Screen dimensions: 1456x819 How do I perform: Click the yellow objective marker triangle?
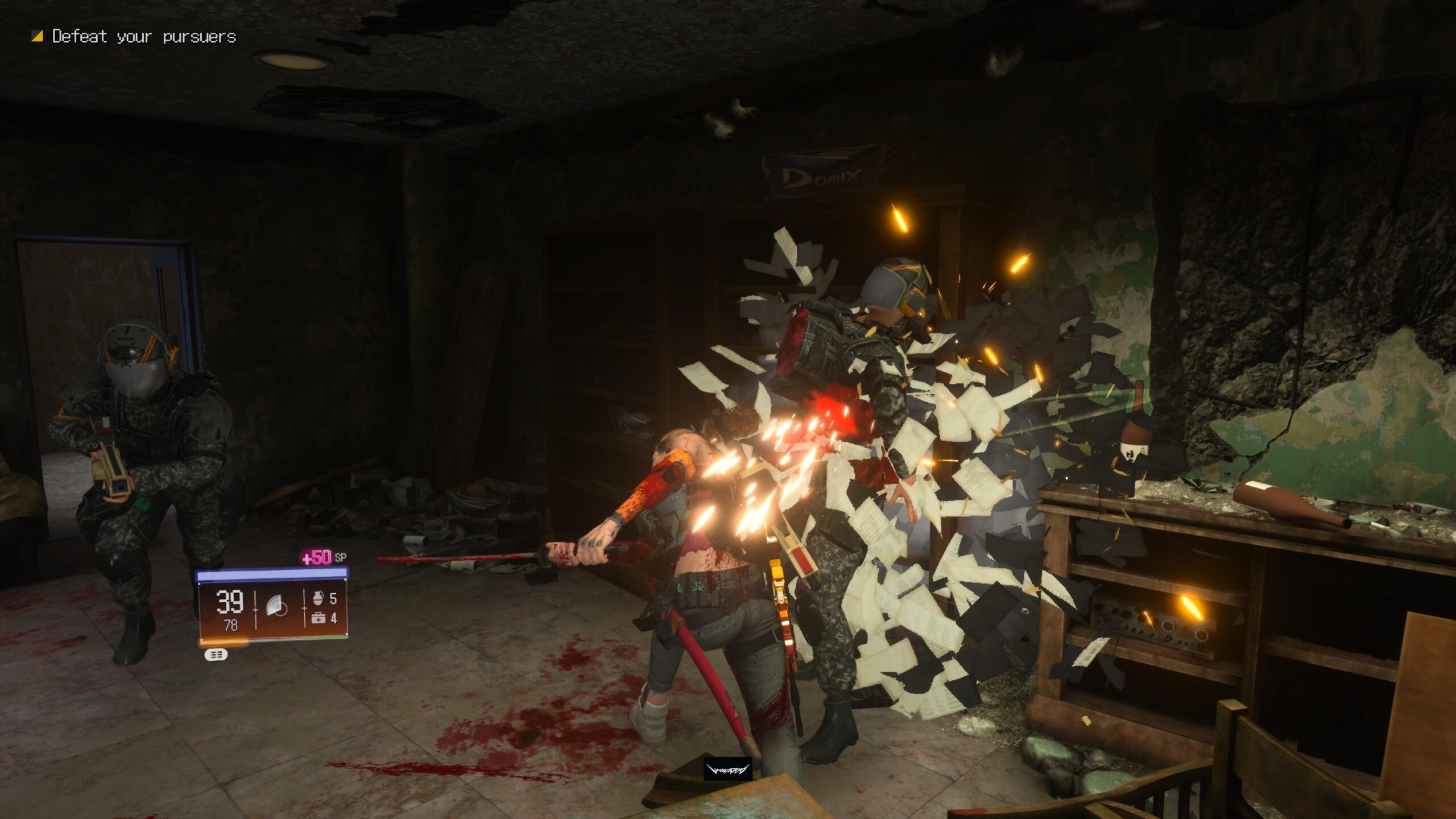point(36,36)
